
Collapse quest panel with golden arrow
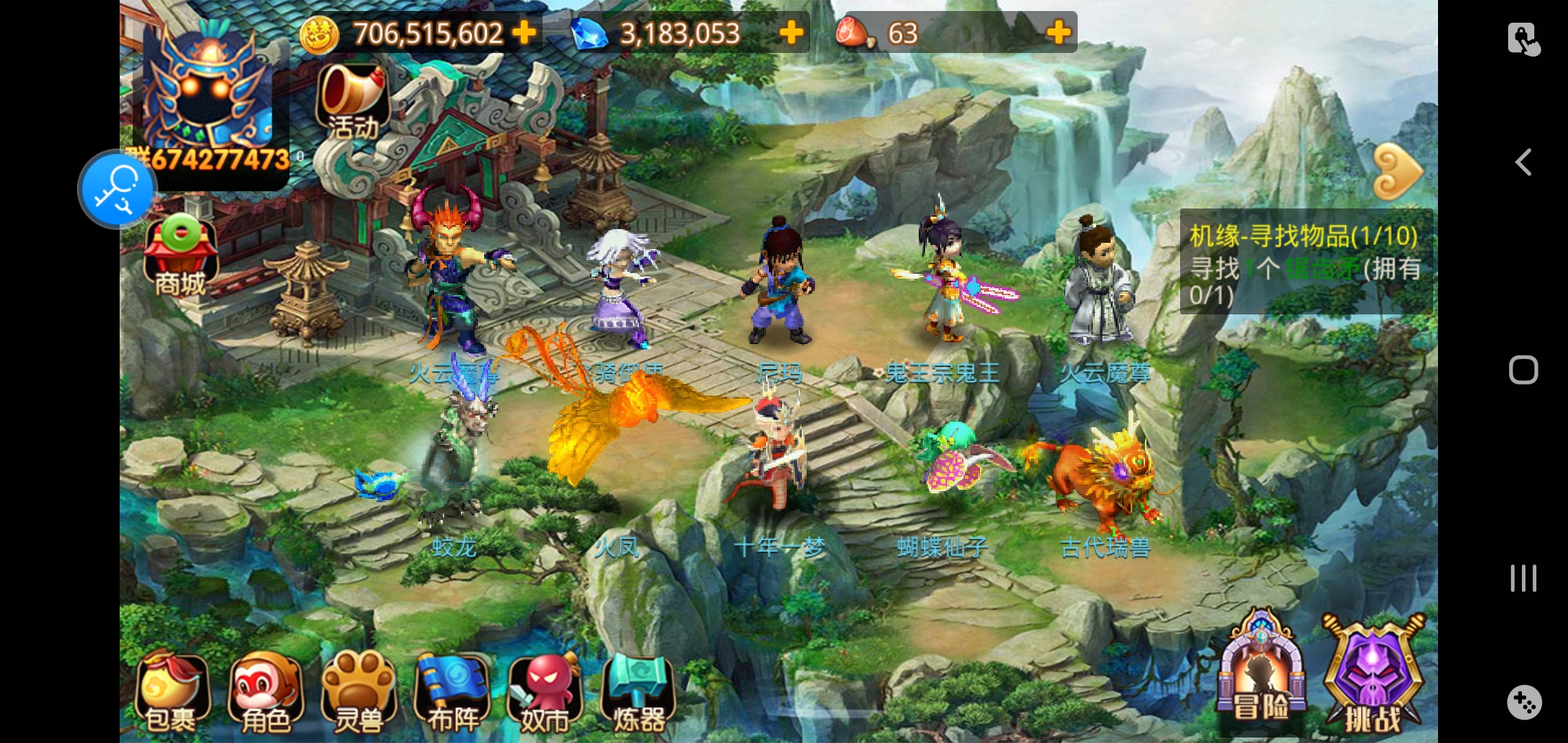[1397, 171]
